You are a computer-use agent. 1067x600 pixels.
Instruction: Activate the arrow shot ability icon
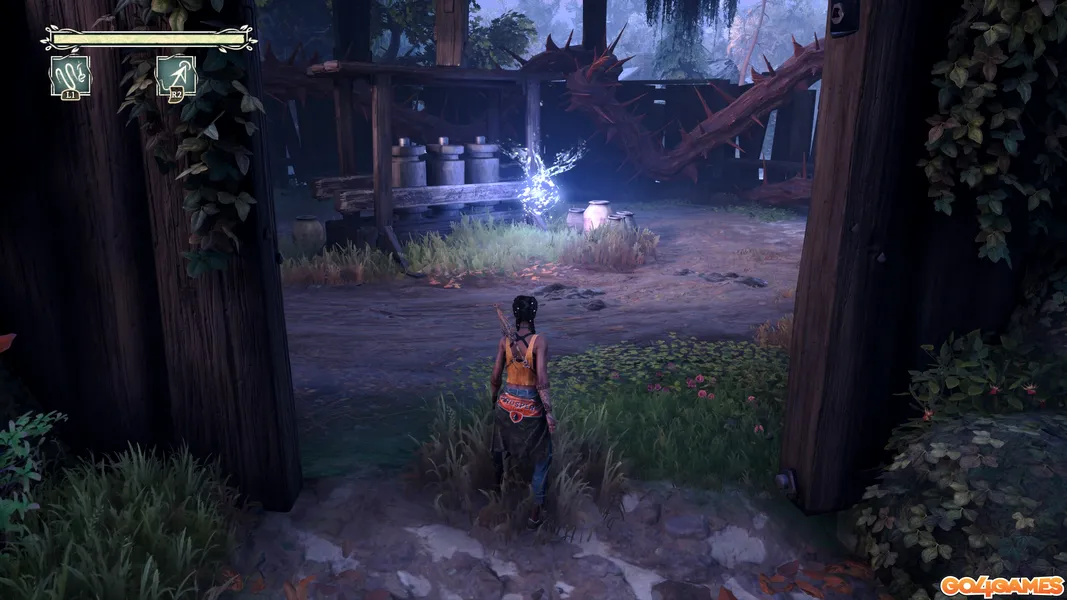point(176,75)
